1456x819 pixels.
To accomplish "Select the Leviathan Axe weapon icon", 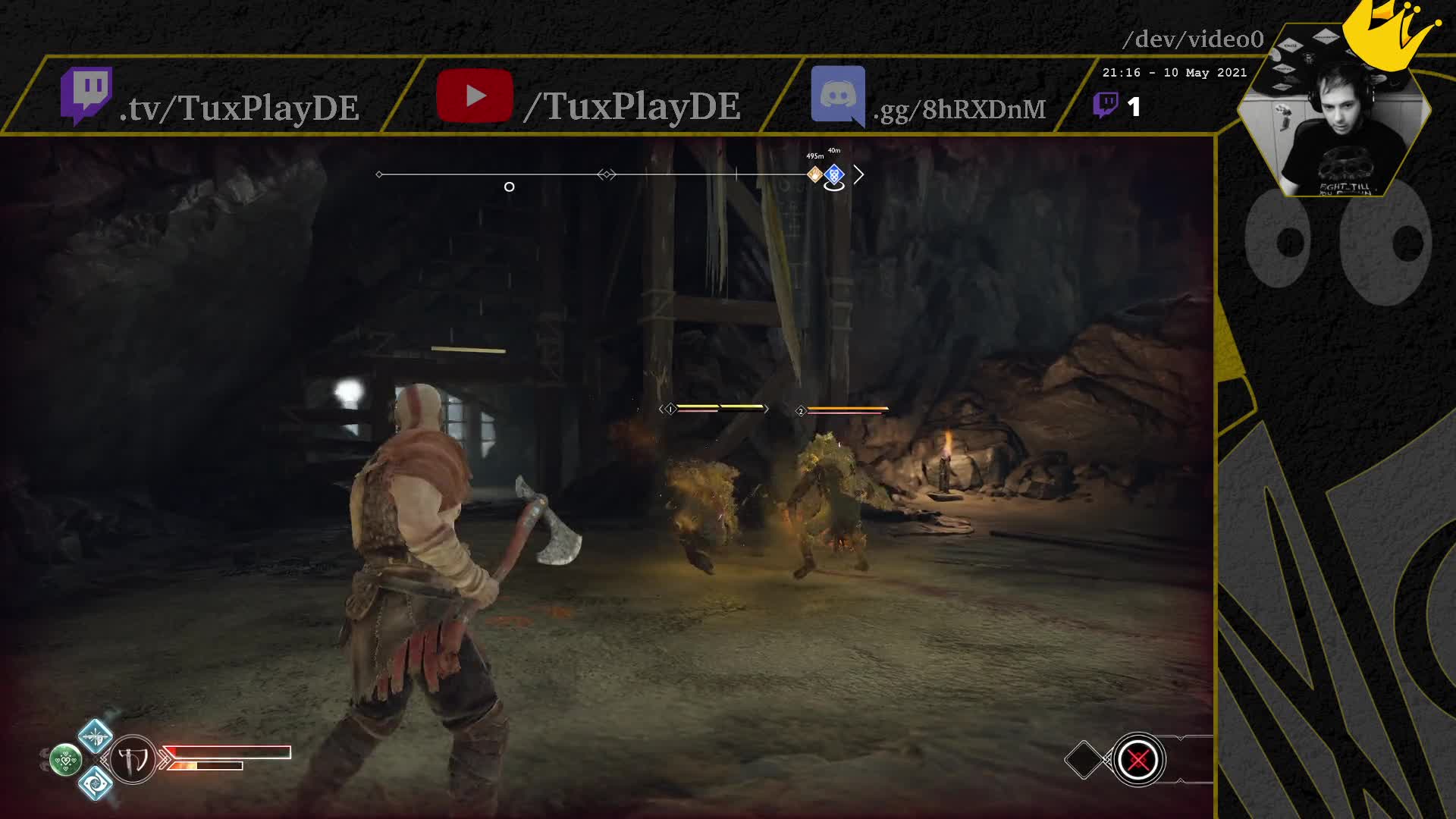I will tap(133, 759).
